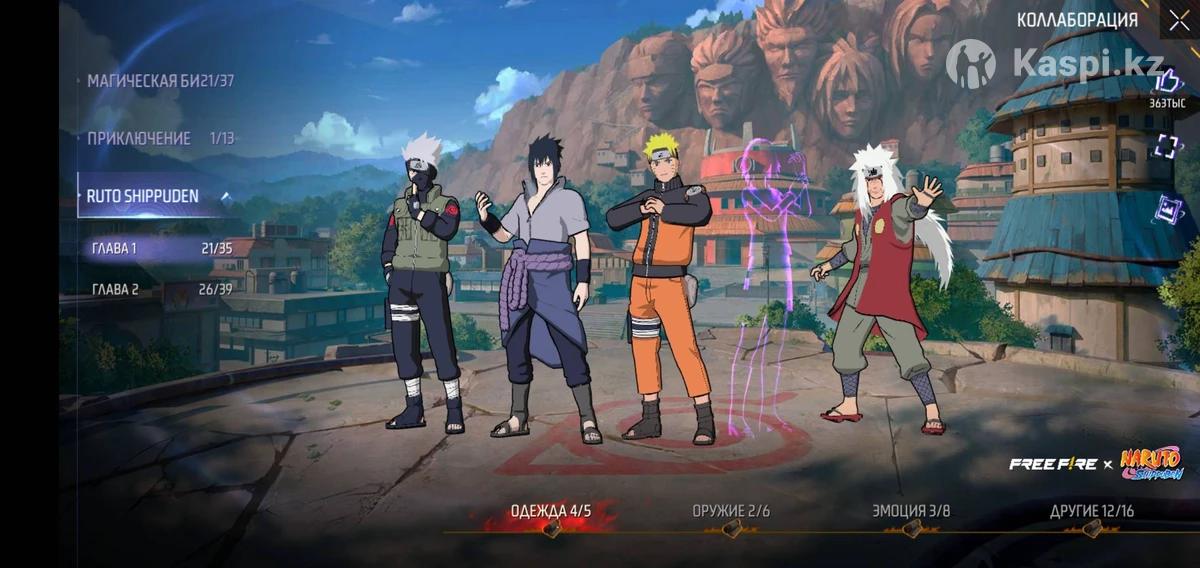
Task: Open the picture gallery icon
Action: [1168, 210]
